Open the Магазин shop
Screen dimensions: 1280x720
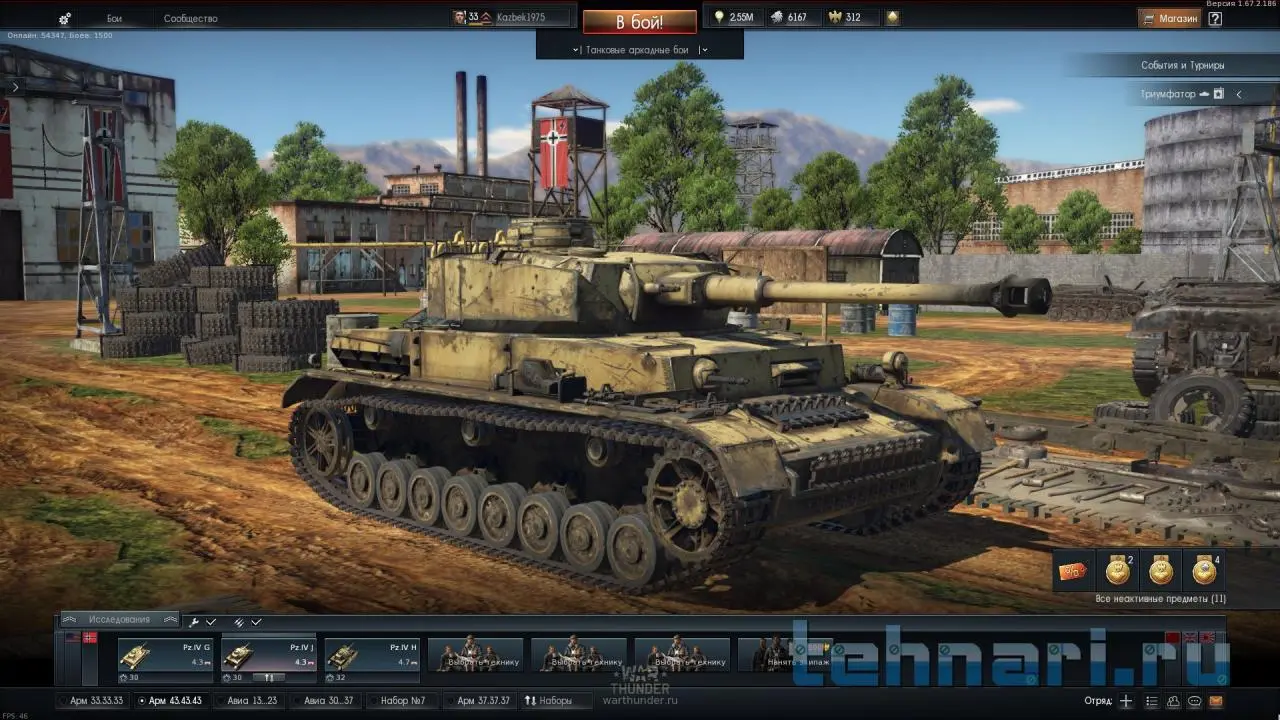click(1169, 18)
